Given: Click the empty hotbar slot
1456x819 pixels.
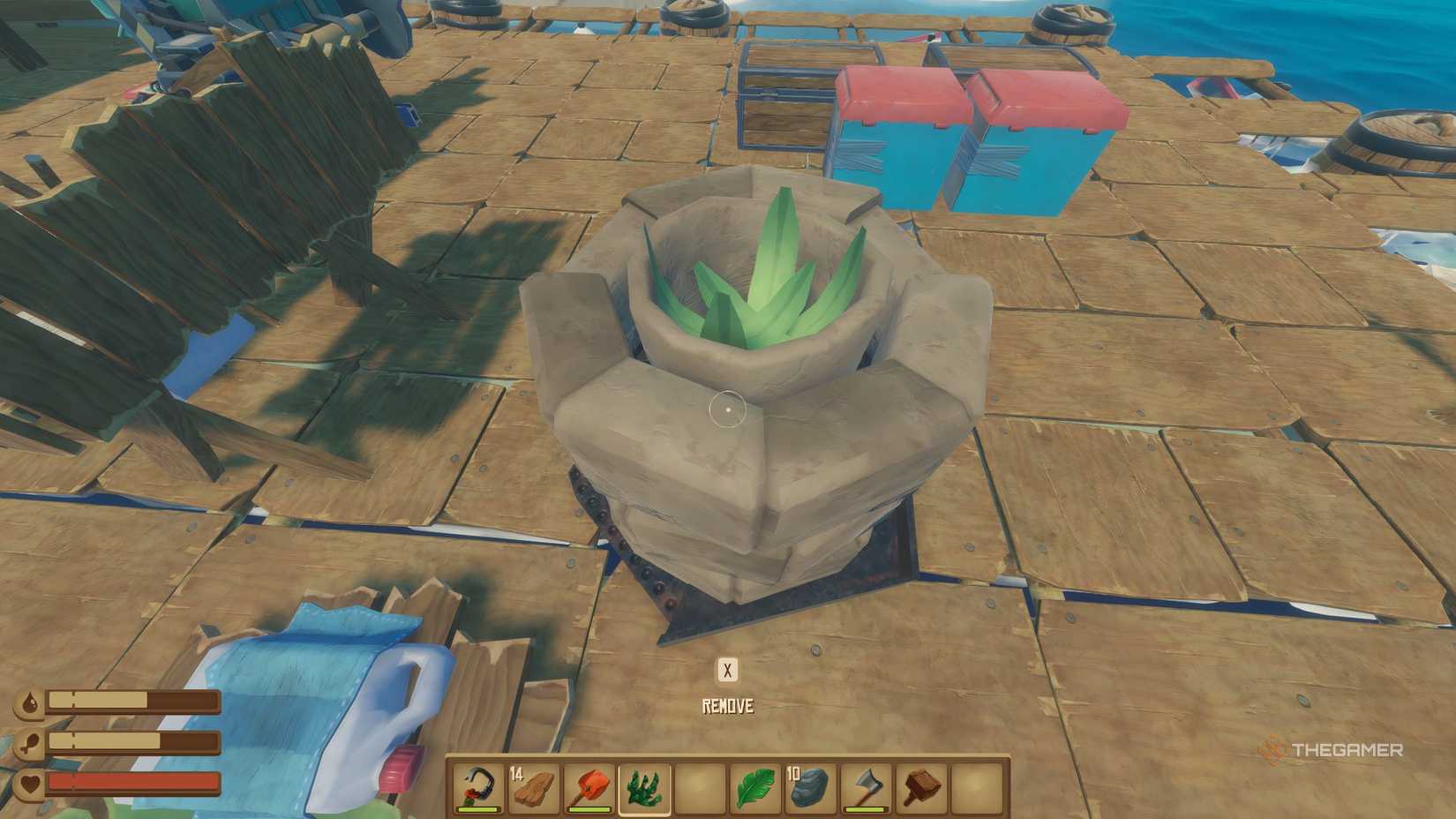Looking at the screenshot, I should (x=700, y=788).
